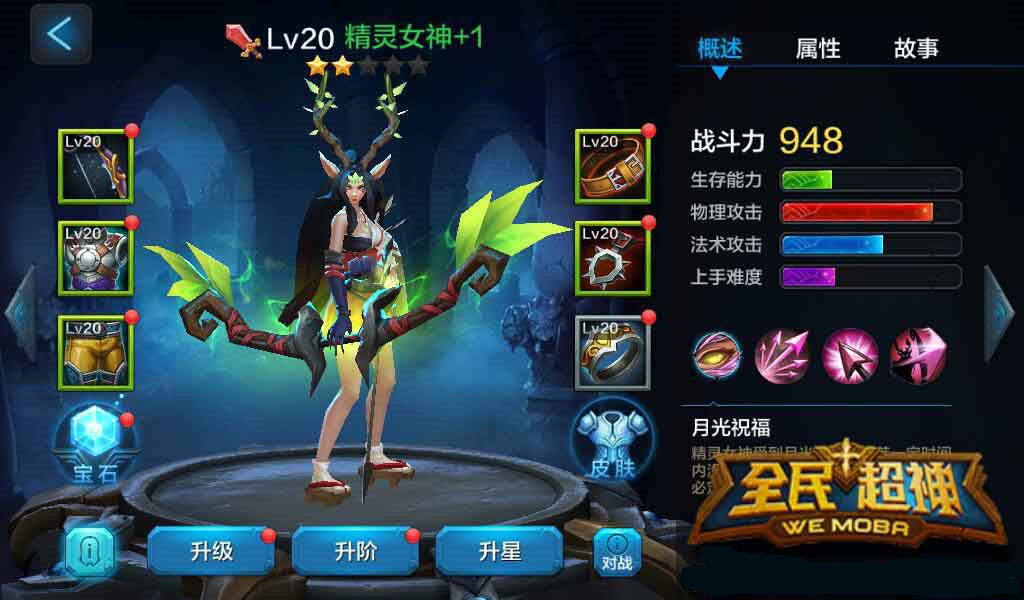Select the leather belt equipment slot
The width and height of the screenshot is (1024, 600).
612,166
